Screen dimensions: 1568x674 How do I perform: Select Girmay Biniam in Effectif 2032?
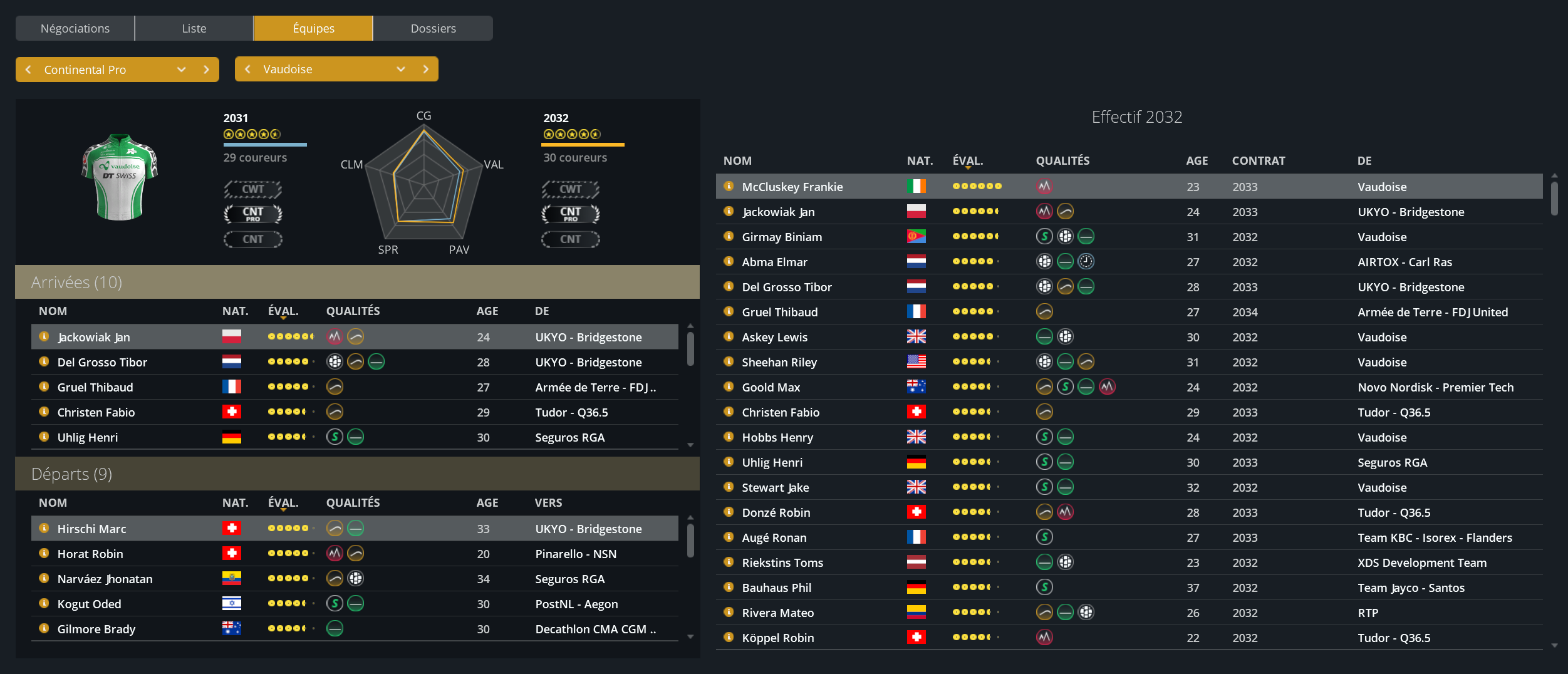782,237
